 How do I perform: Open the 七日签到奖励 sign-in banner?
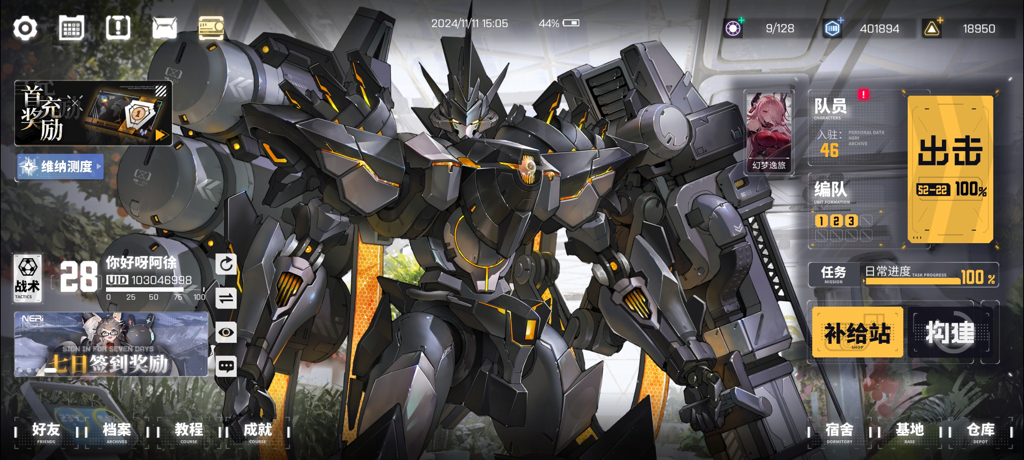pos(111,344)
